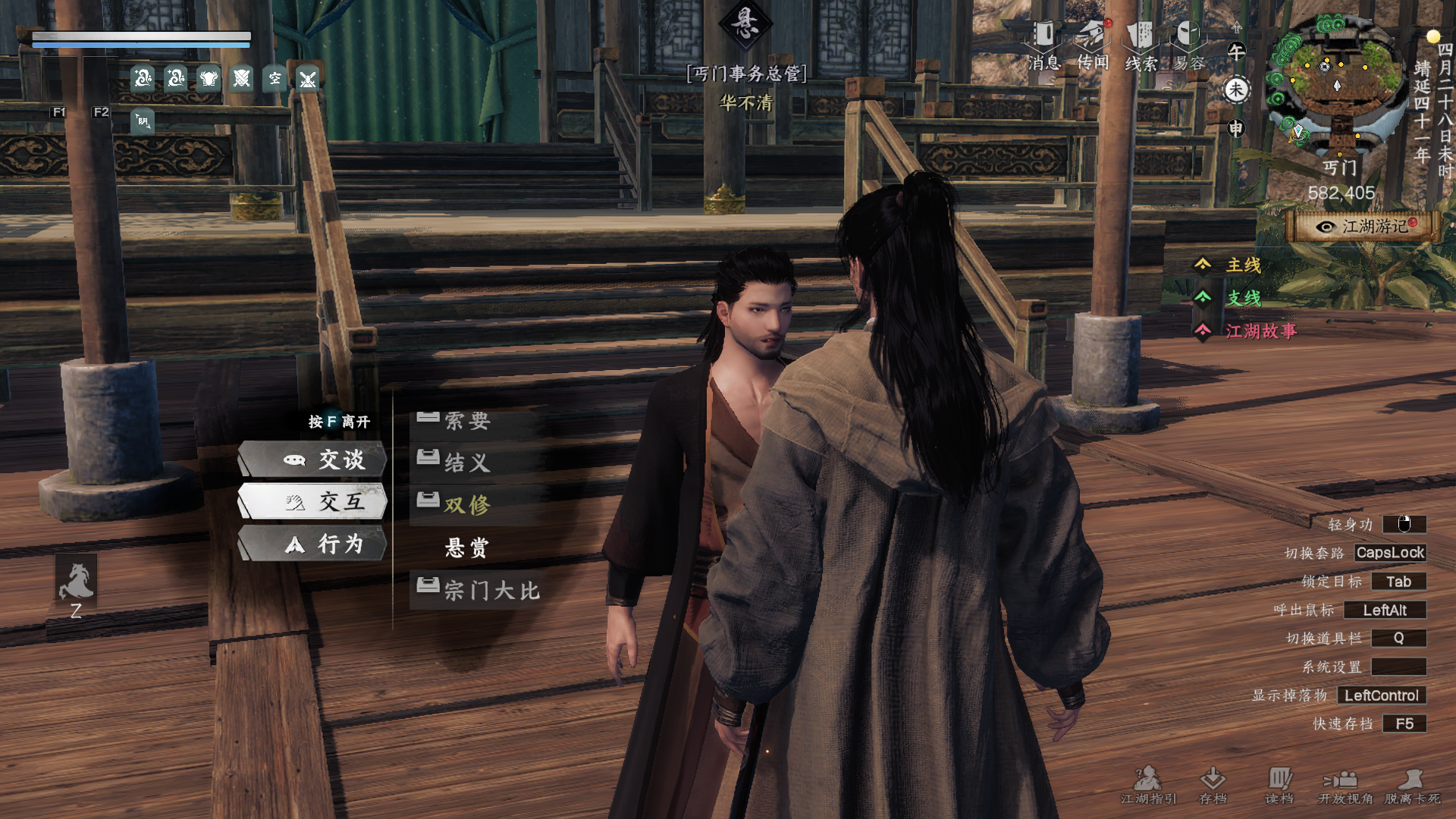This screenshot has width=1456, height=819.
Task: Choose the 交谈 talk option
Action: click(x=313, y=460)
